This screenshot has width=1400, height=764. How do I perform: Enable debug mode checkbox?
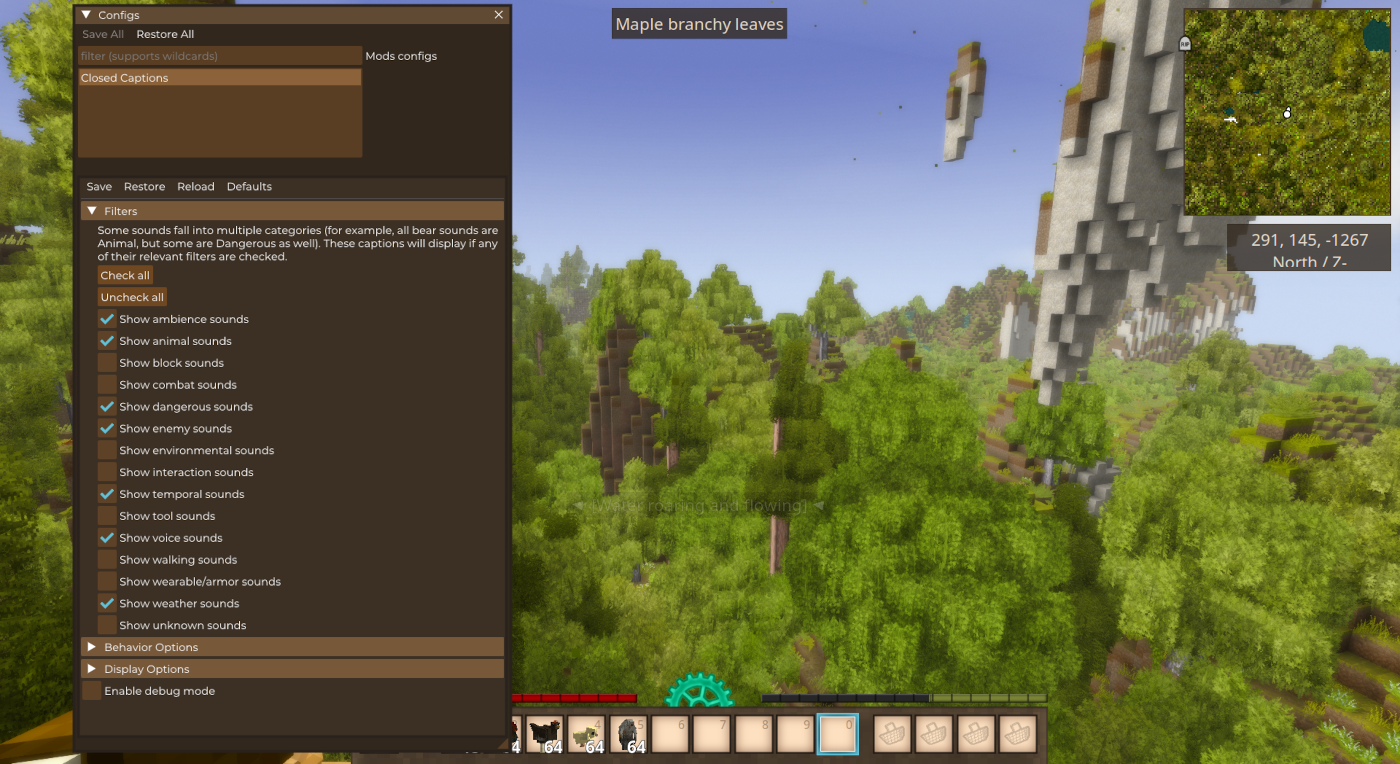[92, 691]
